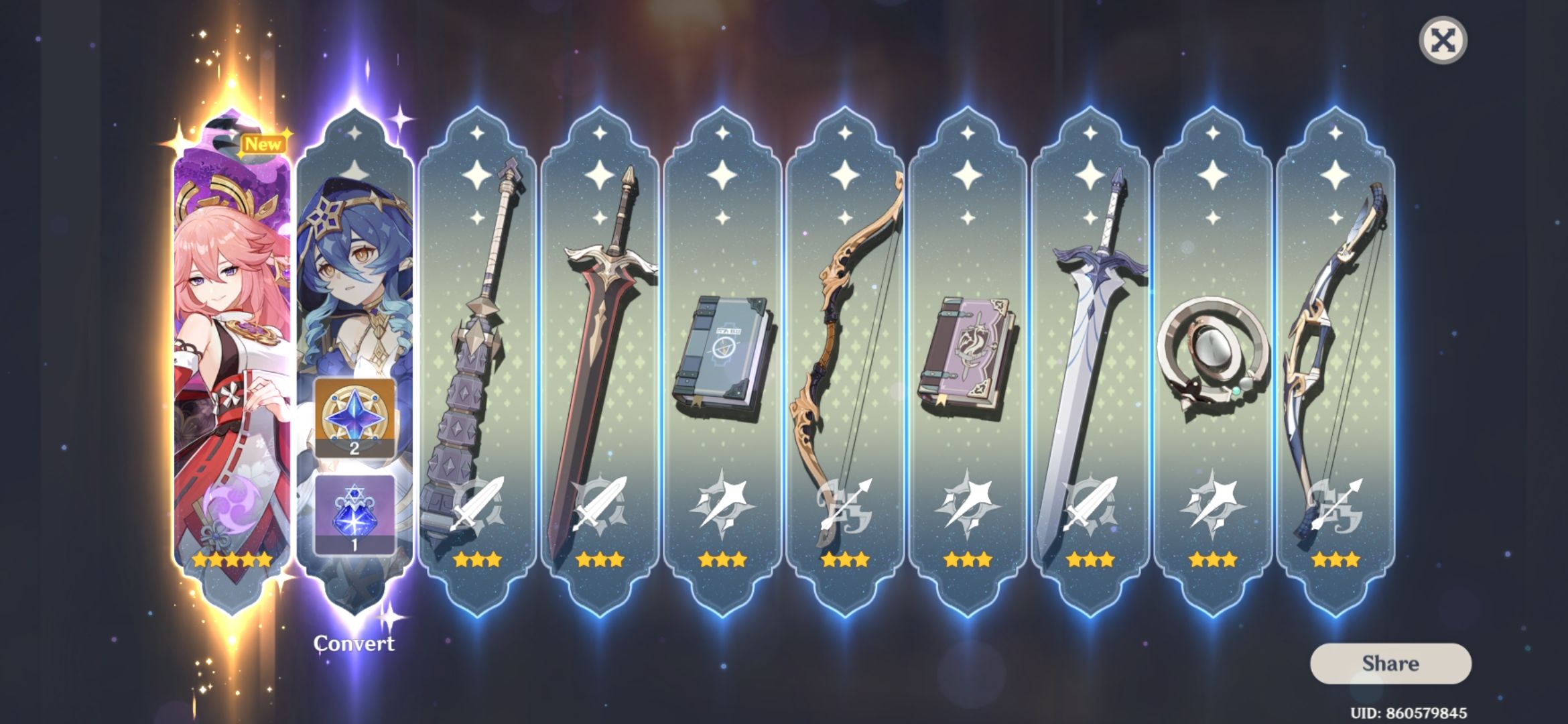The height and width of the screenshot is (724, 1568).
Task: Click the New badge on Yae Miko's card
Action: [264, 142]
